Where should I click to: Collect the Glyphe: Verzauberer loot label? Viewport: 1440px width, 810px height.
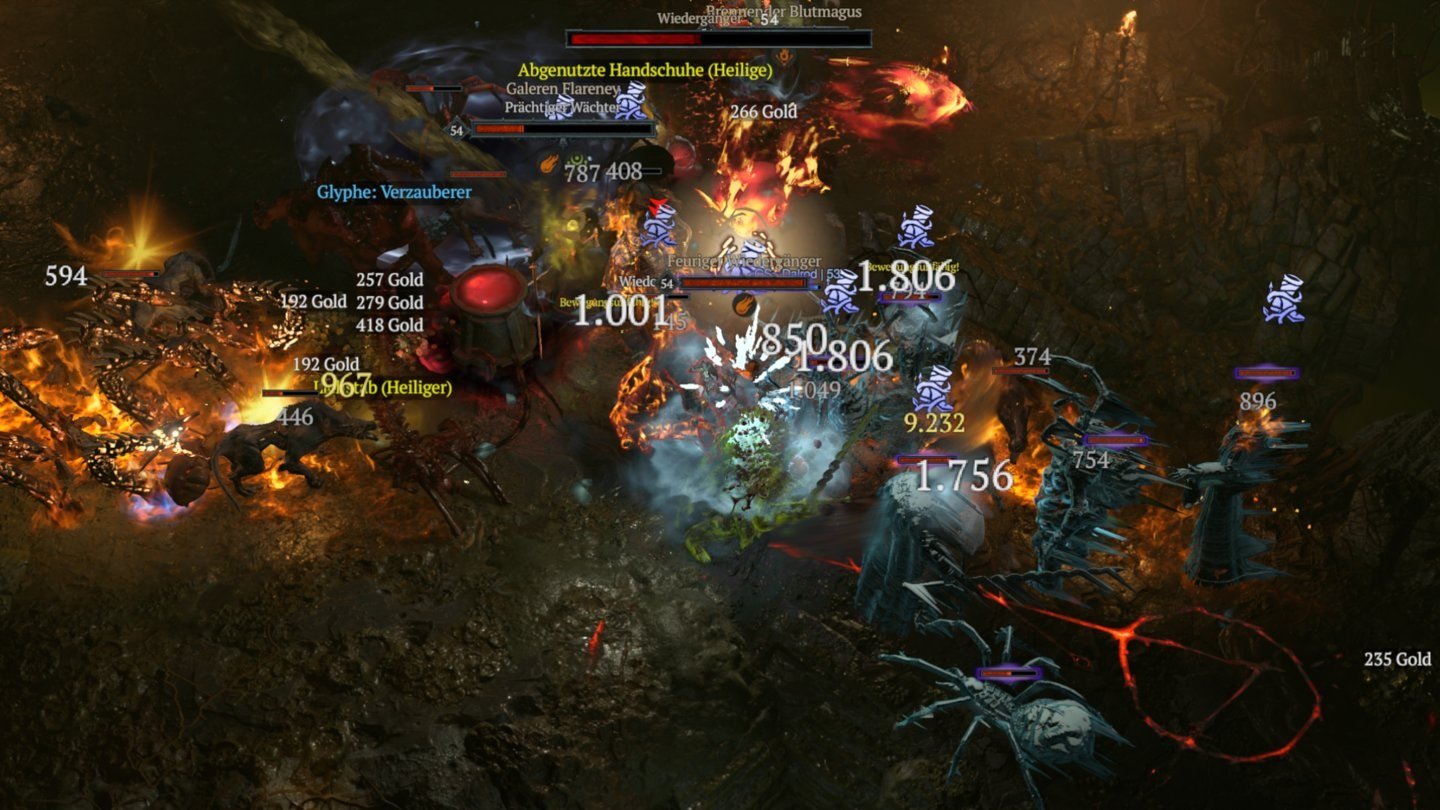(394, 192)
